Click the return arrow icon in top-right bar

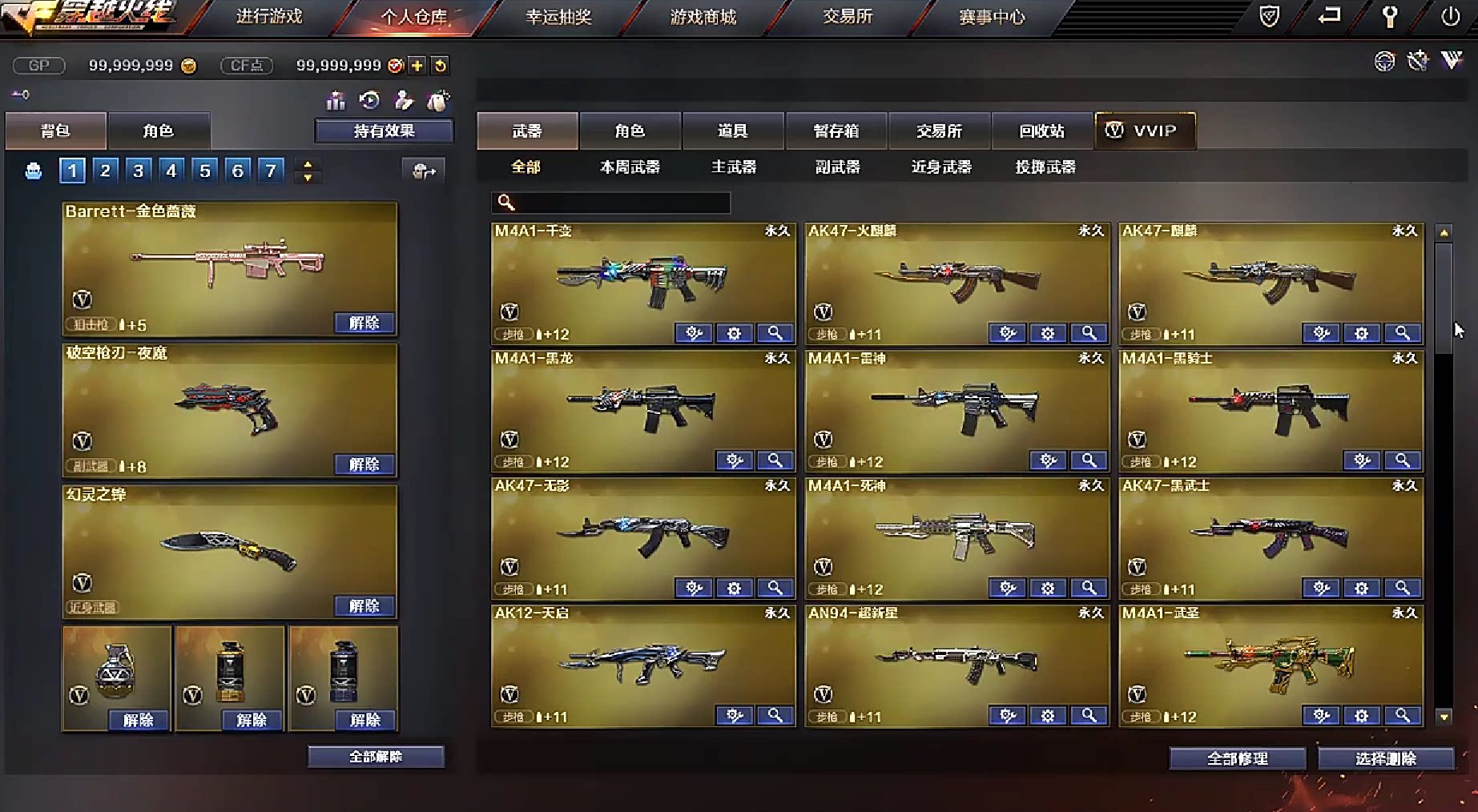click(1330, 15)
